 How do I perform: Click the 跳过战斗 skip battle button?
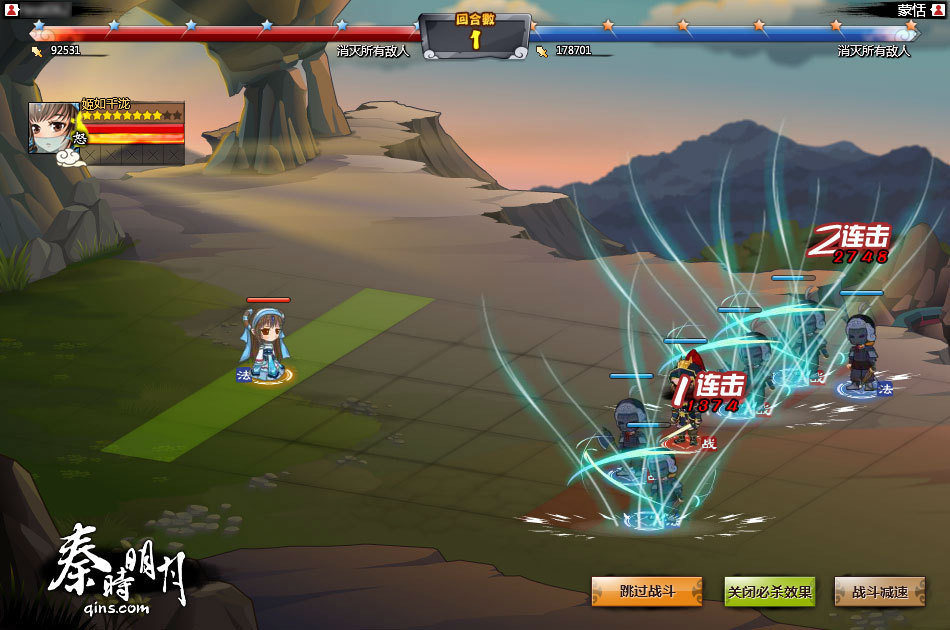coord(647,592)
